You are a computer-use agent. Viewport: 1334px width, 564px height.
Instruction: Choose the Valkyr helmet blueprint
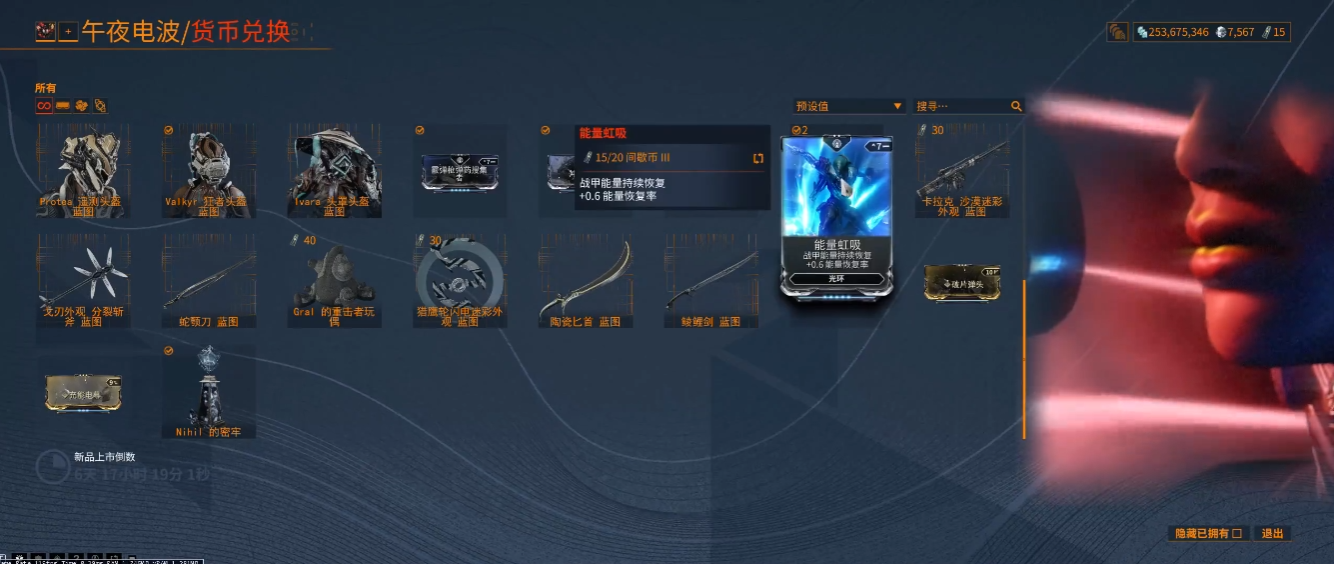208,168
